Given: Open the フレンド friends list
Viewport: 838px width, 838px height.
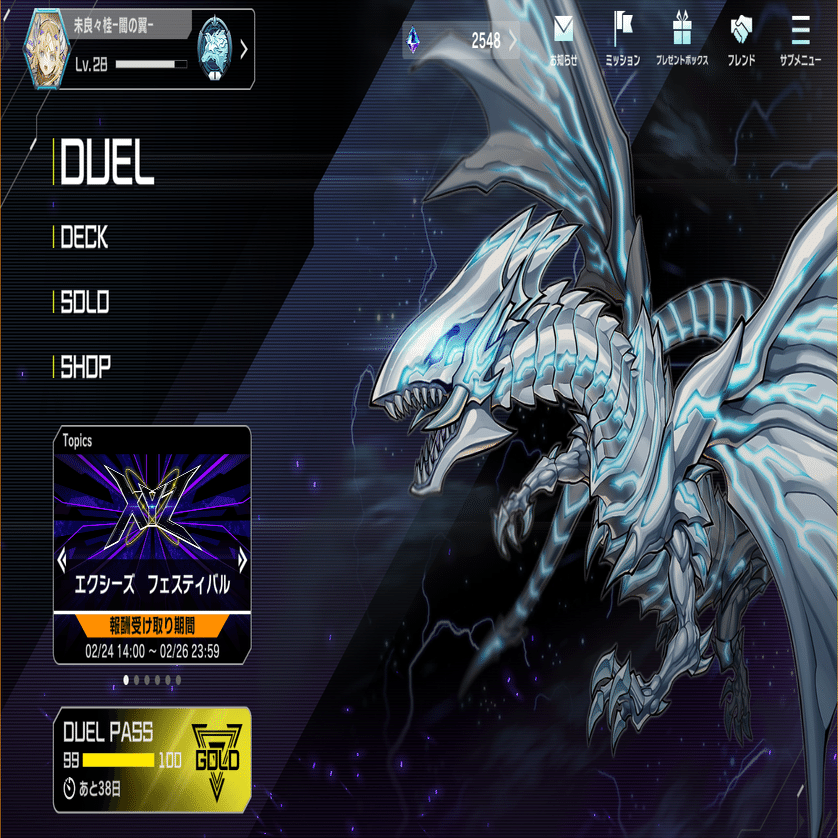Looking at the screenshot, I should (741, 38).
